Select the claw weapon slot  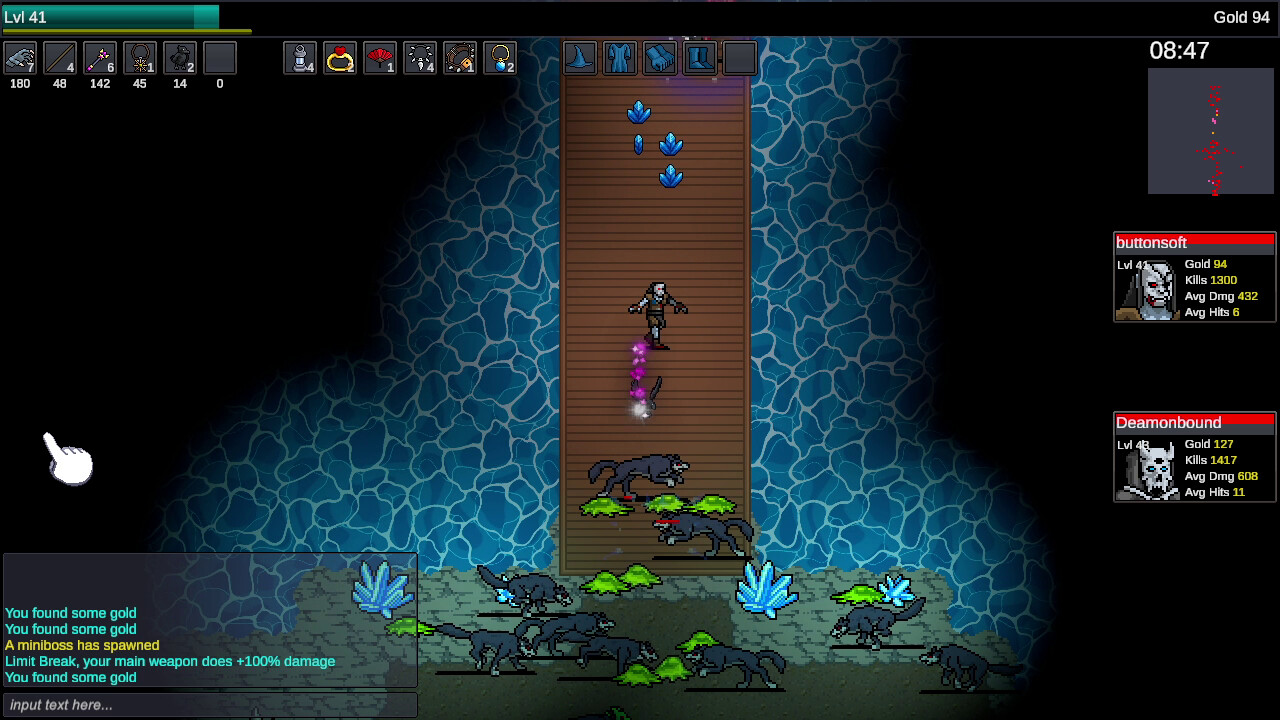point(20,59)
